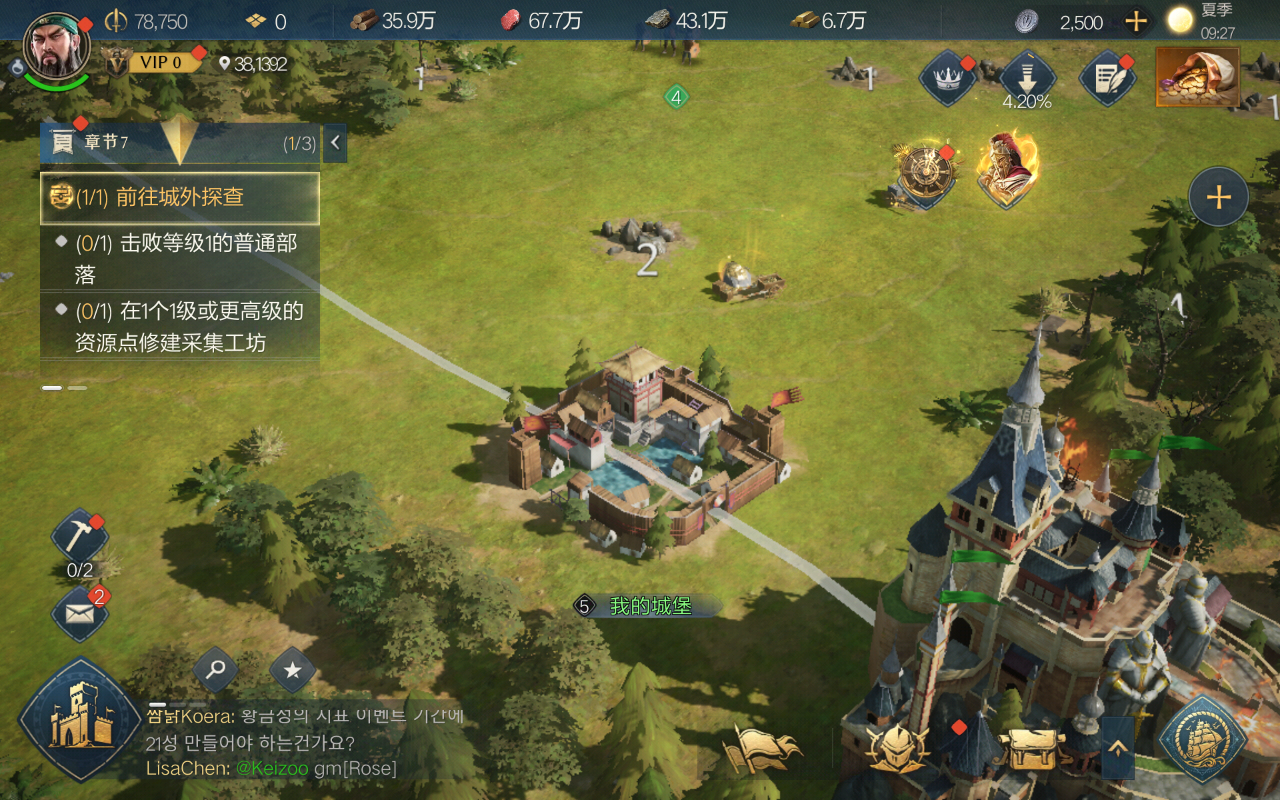Screen dimensions: 1280x800
Task: Return to city with the castle button
Action: tap(79, 718)
